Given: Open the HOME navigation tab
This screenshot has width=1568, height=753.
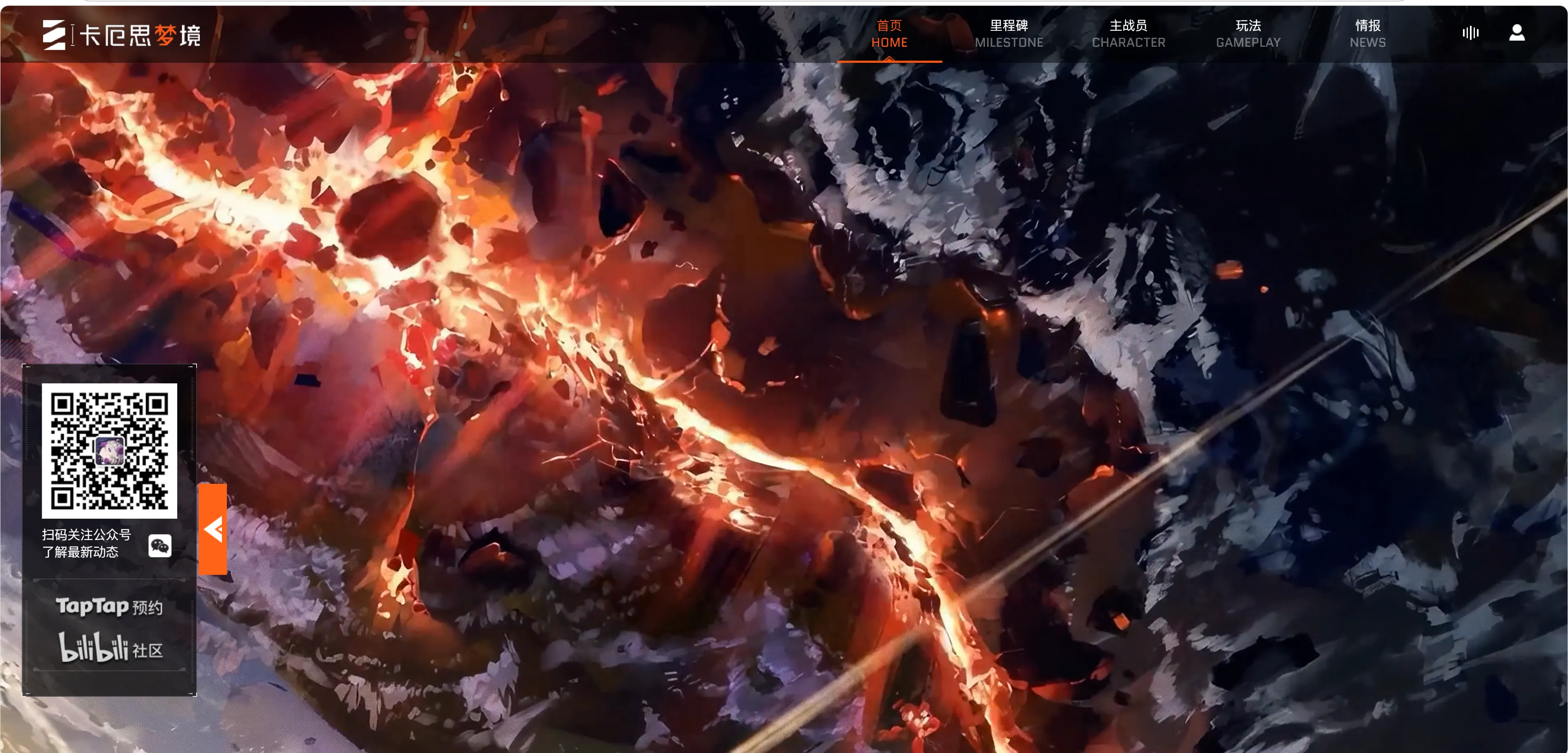Looking at the screenshot, I should pyautogui.click(x=889, y=34).
